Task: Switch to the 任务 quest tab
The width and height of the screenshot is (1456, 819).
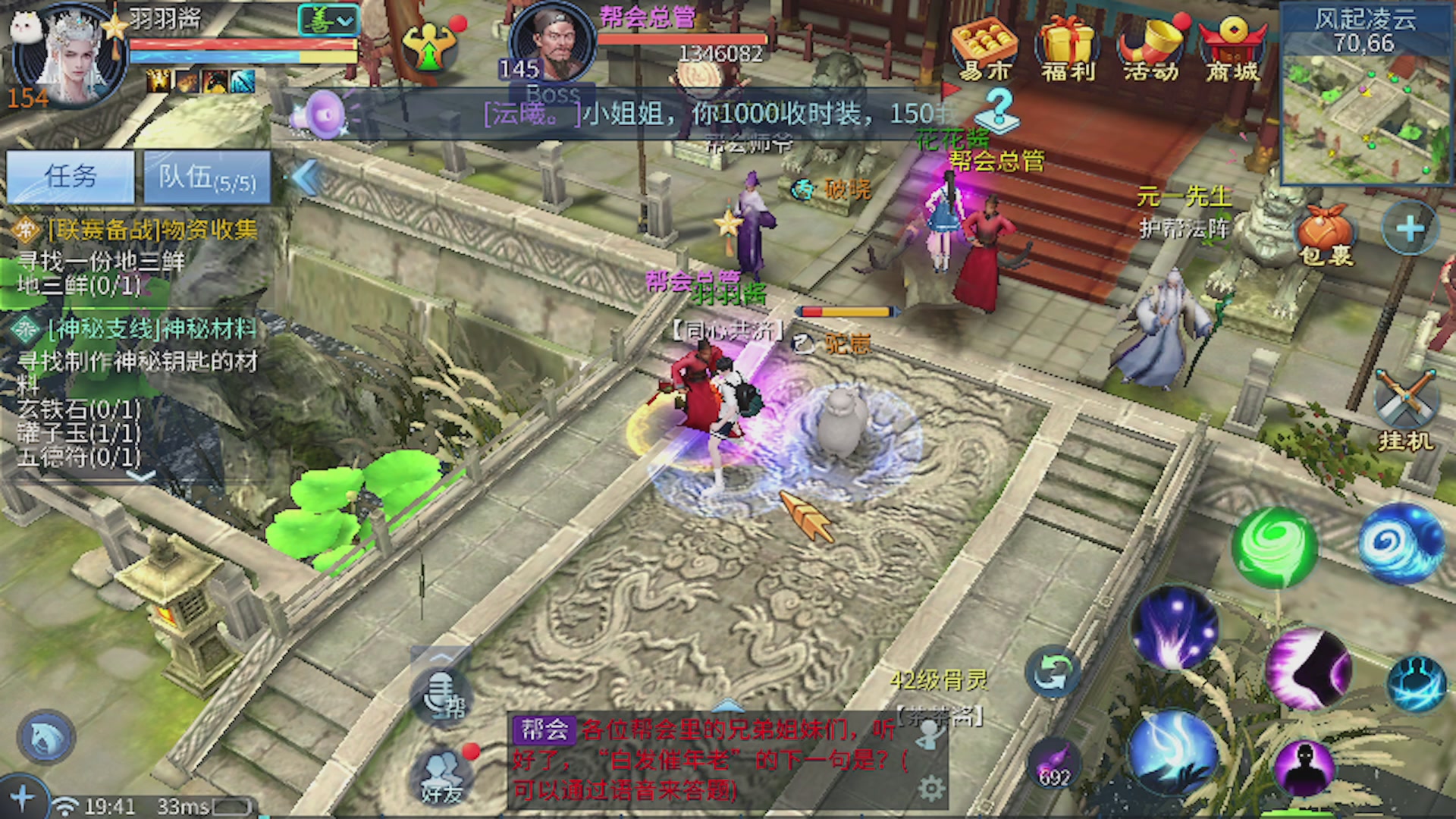Action: (71, 177)
